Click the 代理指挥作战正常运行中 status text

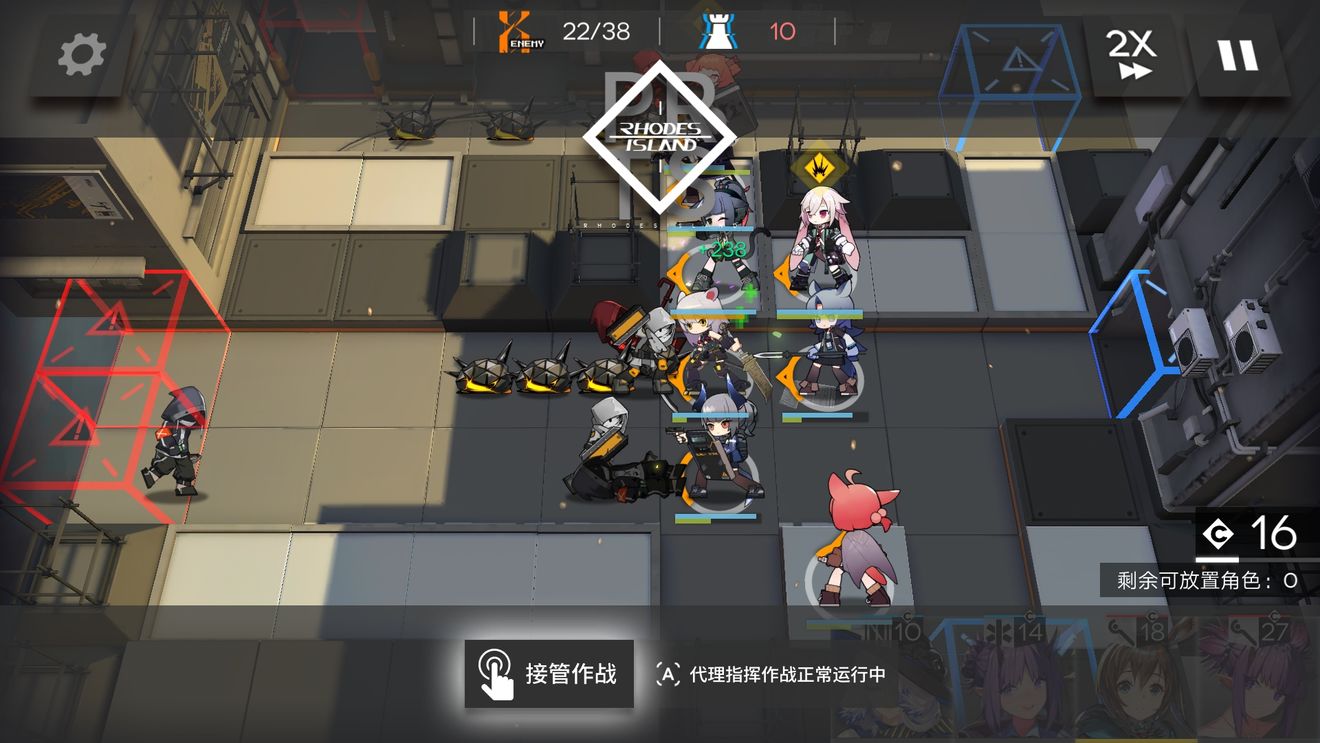pyautogui.click(x=790, y=675)
